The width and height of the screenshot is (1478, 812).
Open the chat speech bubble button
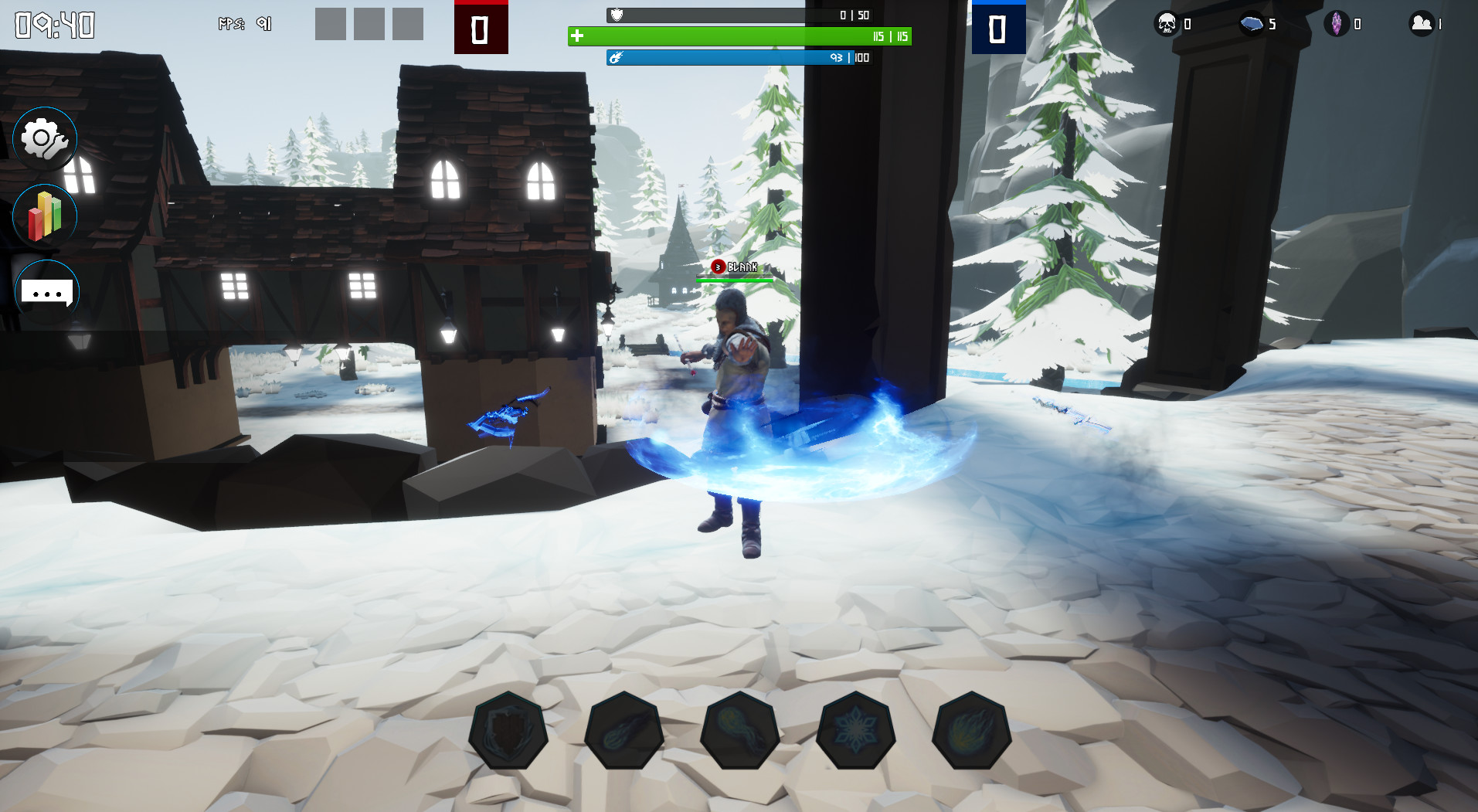[46, 293]
